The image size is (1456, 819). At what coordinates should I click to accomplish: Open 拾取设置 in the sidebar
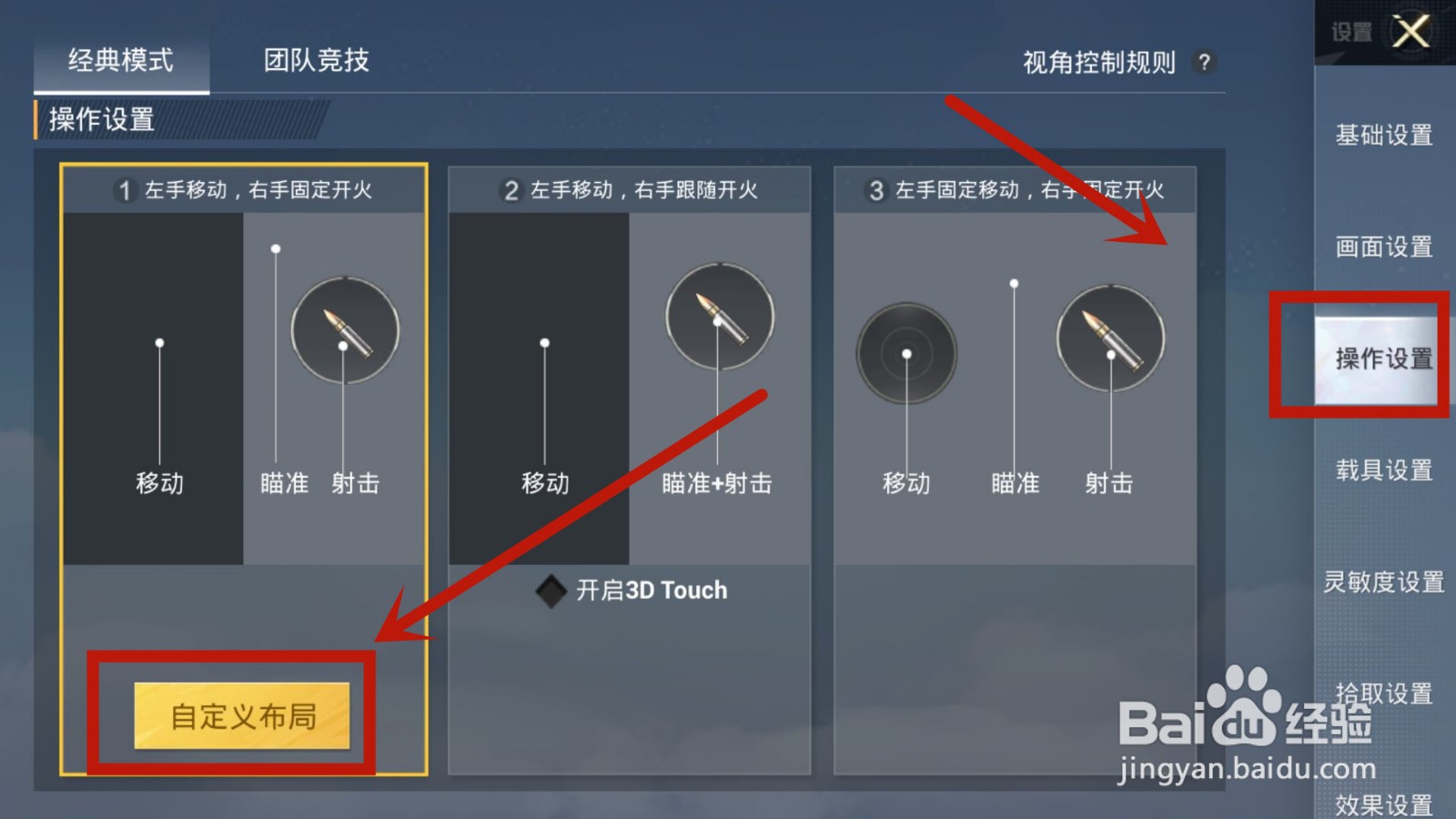[1383, 693]
